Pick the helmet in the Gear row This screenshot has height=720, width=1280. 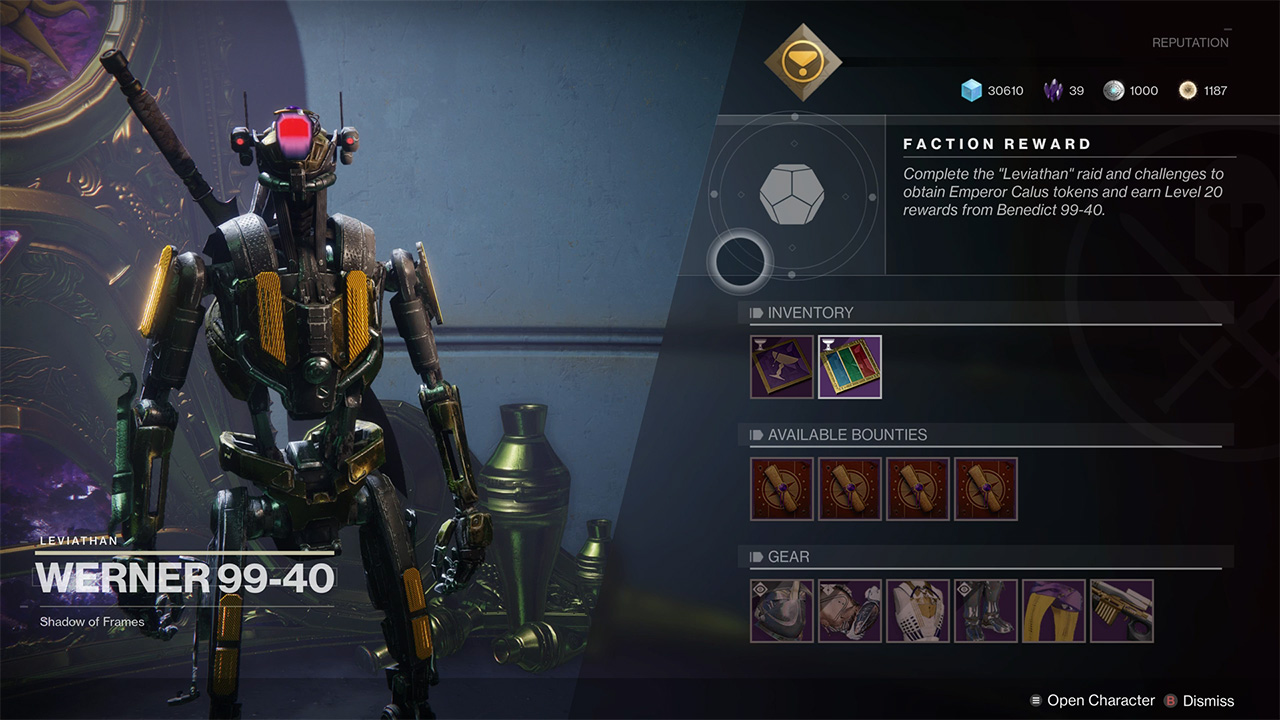pos(782,611)
